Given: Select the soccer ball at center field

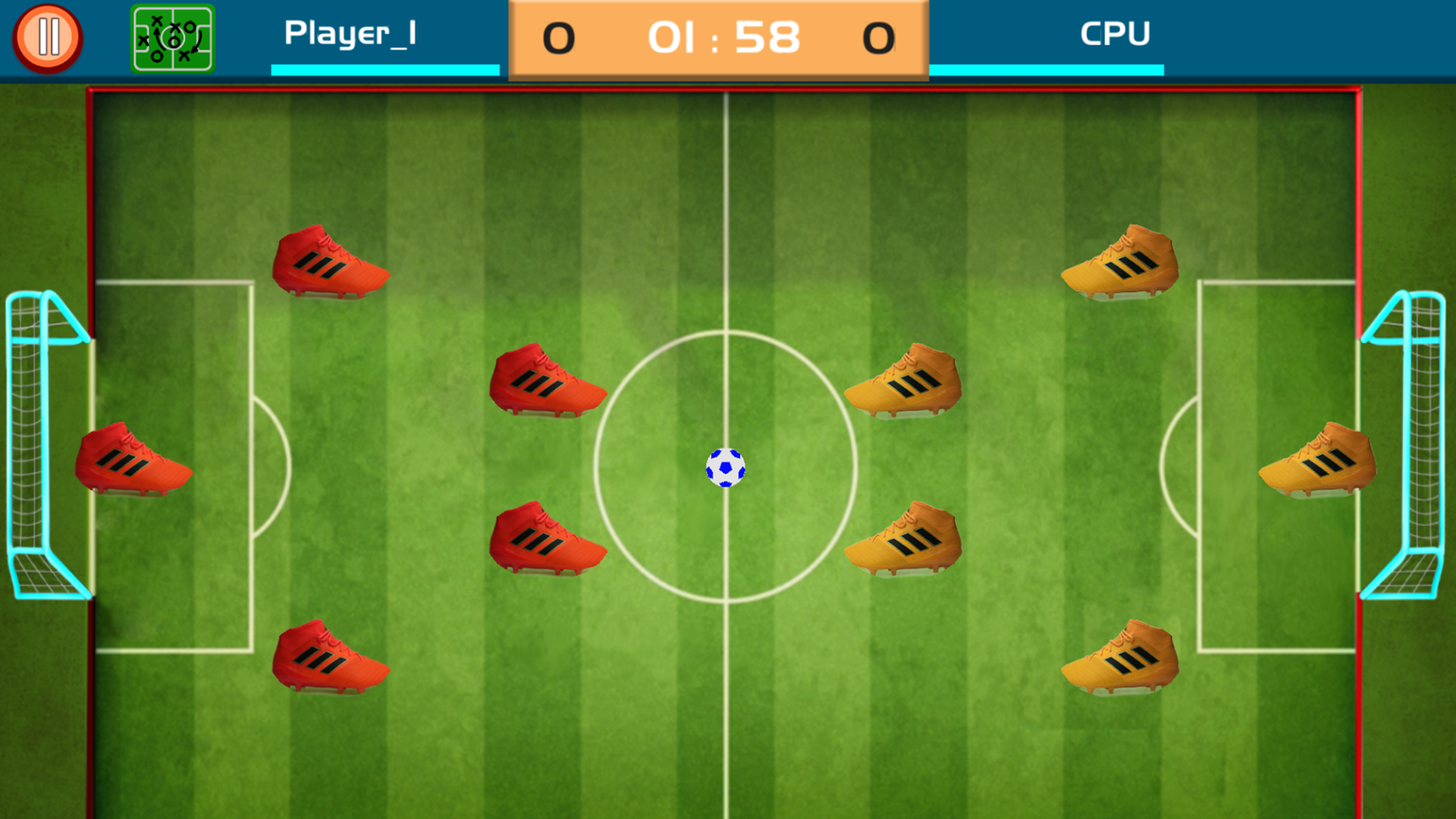Looking at the screenshot, I should [726, 468].
